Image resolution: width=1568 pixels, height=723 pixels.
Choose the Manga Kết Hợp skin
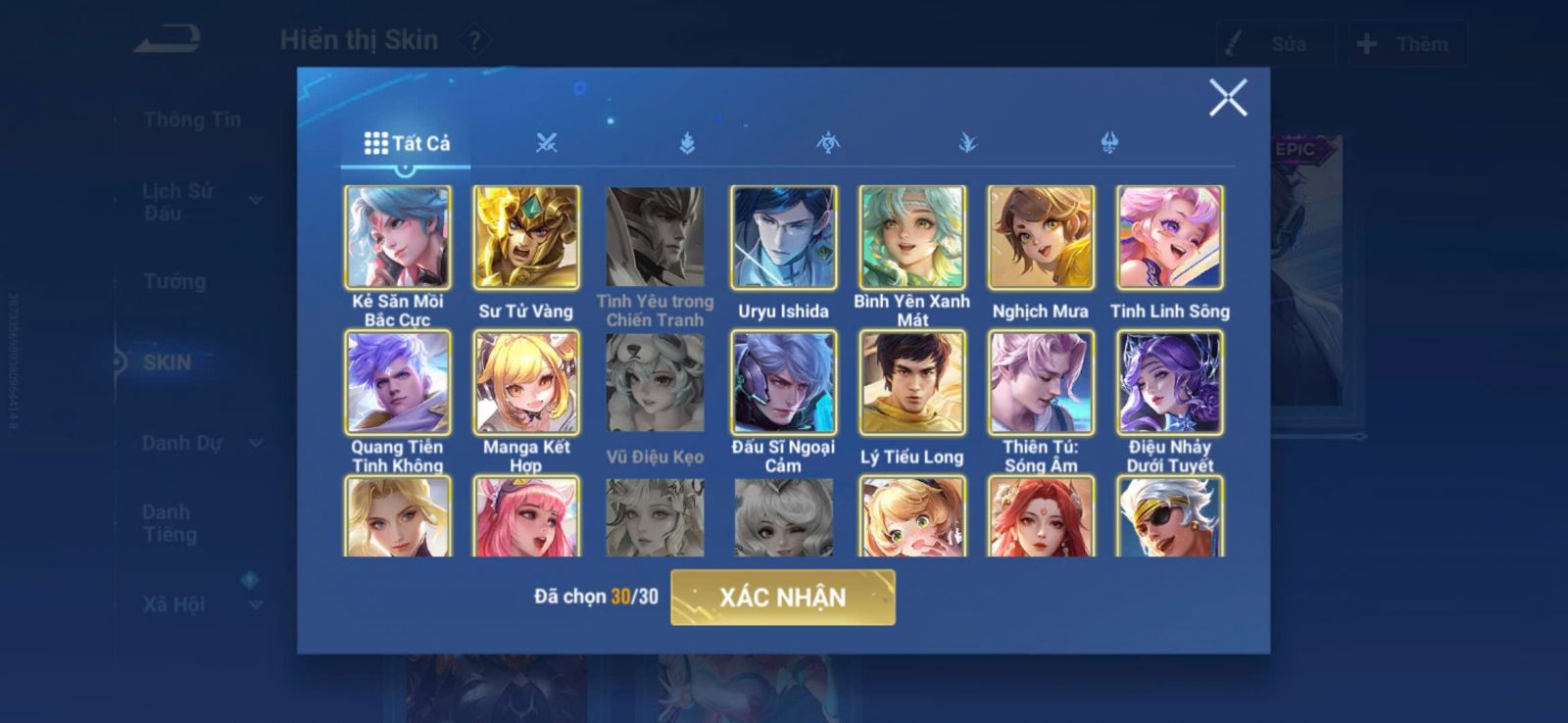526,382
